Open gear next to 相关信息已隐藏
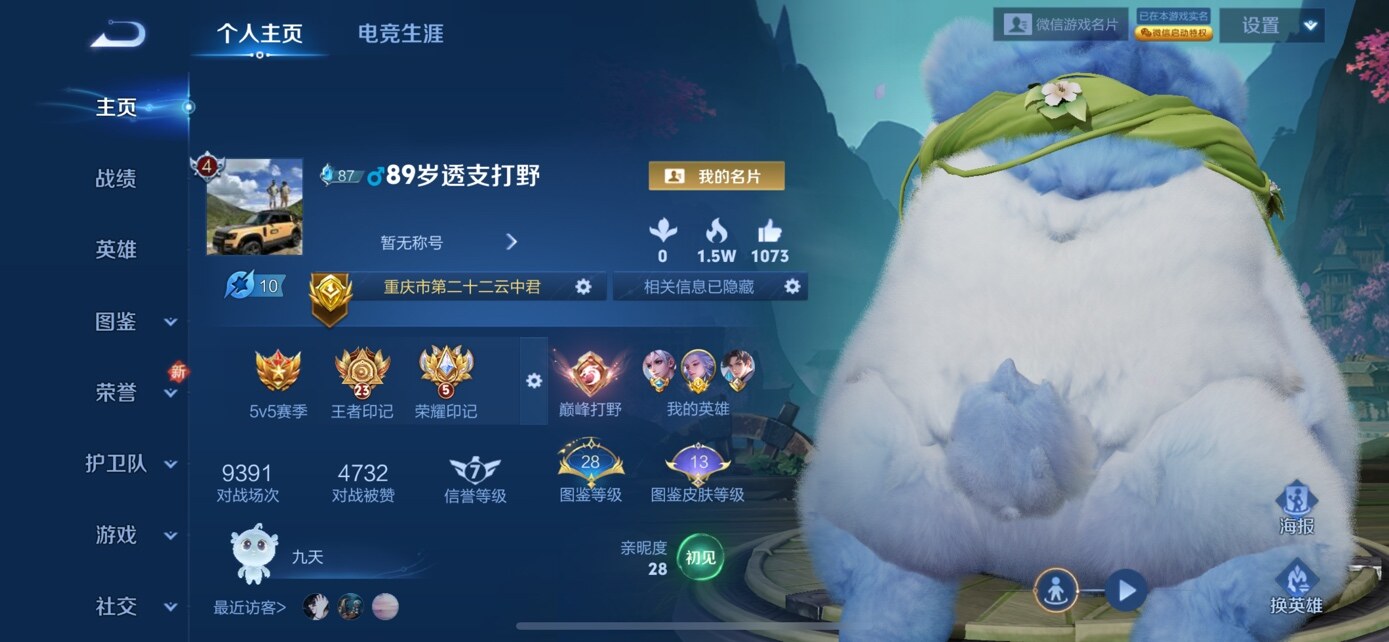 pyautogui.click(x=792, y=287)
